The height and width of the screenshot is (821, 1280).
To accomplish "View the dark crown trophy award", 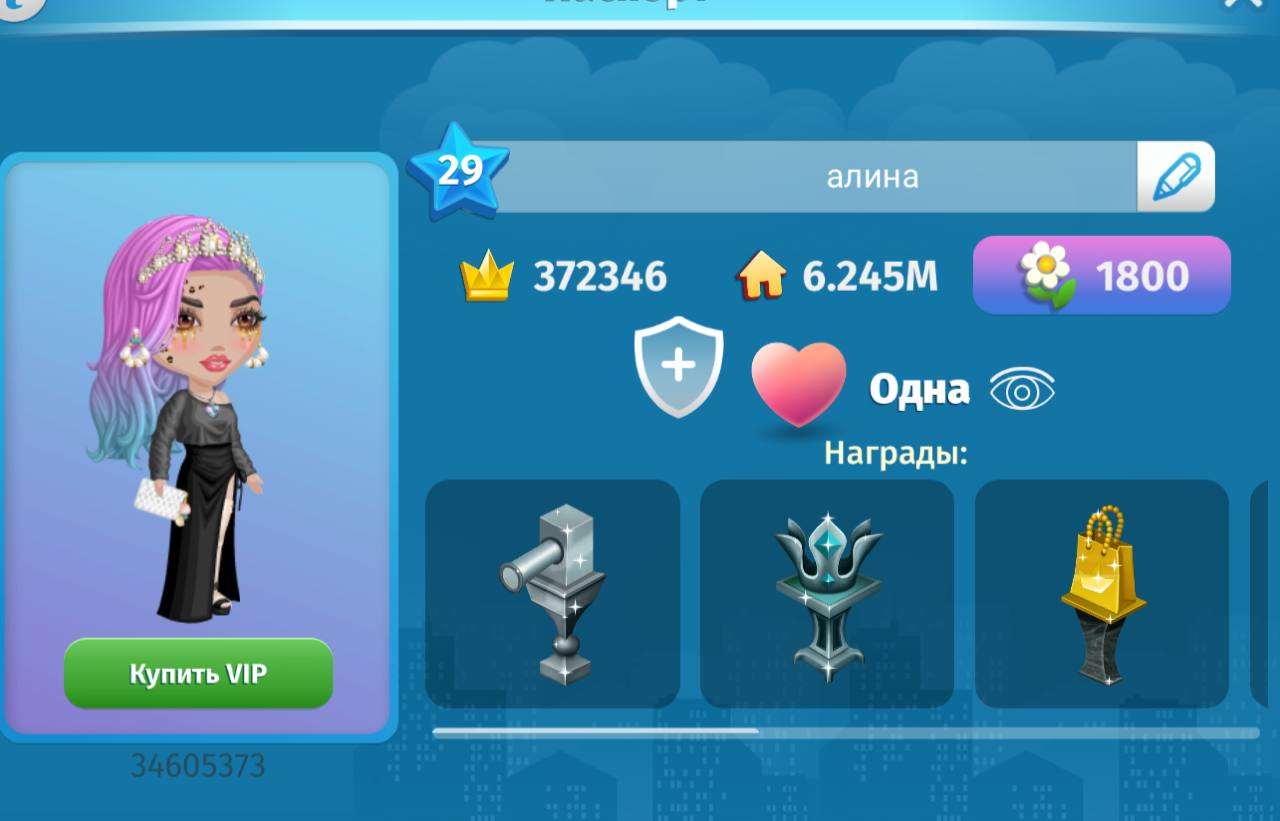I will [827, 593].
